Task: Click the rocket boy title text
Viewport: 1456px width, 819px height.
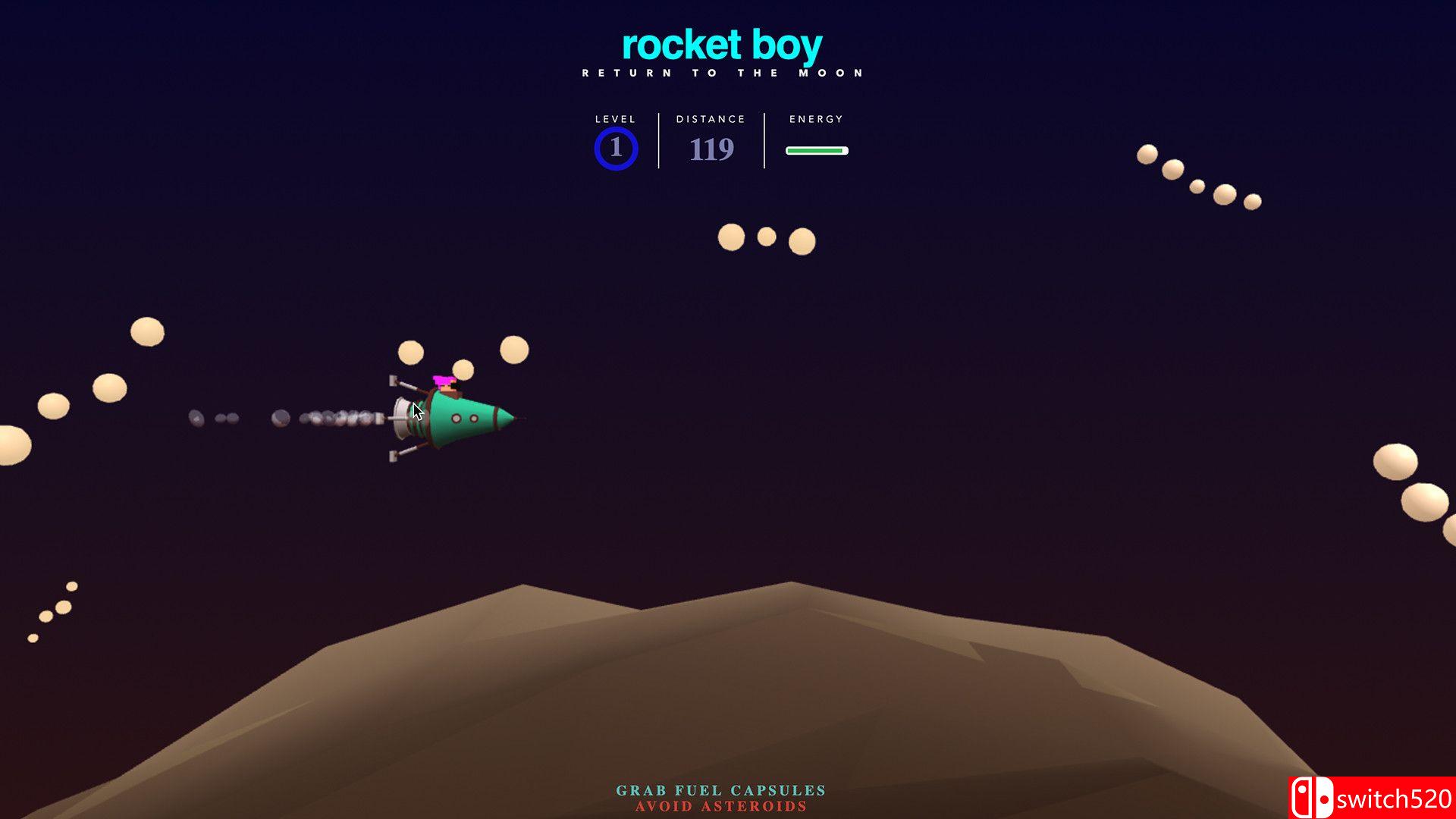Action: tap(721, 43)
